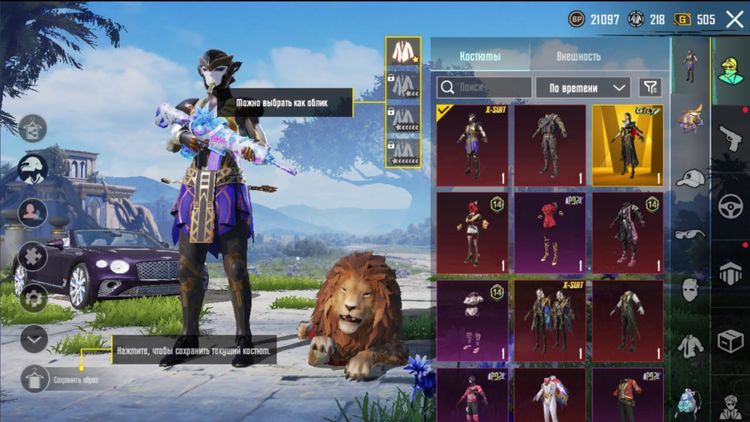Click the Поиск search field
The width and height of the screenshot is (750, 422).
(x=483, y=87)
